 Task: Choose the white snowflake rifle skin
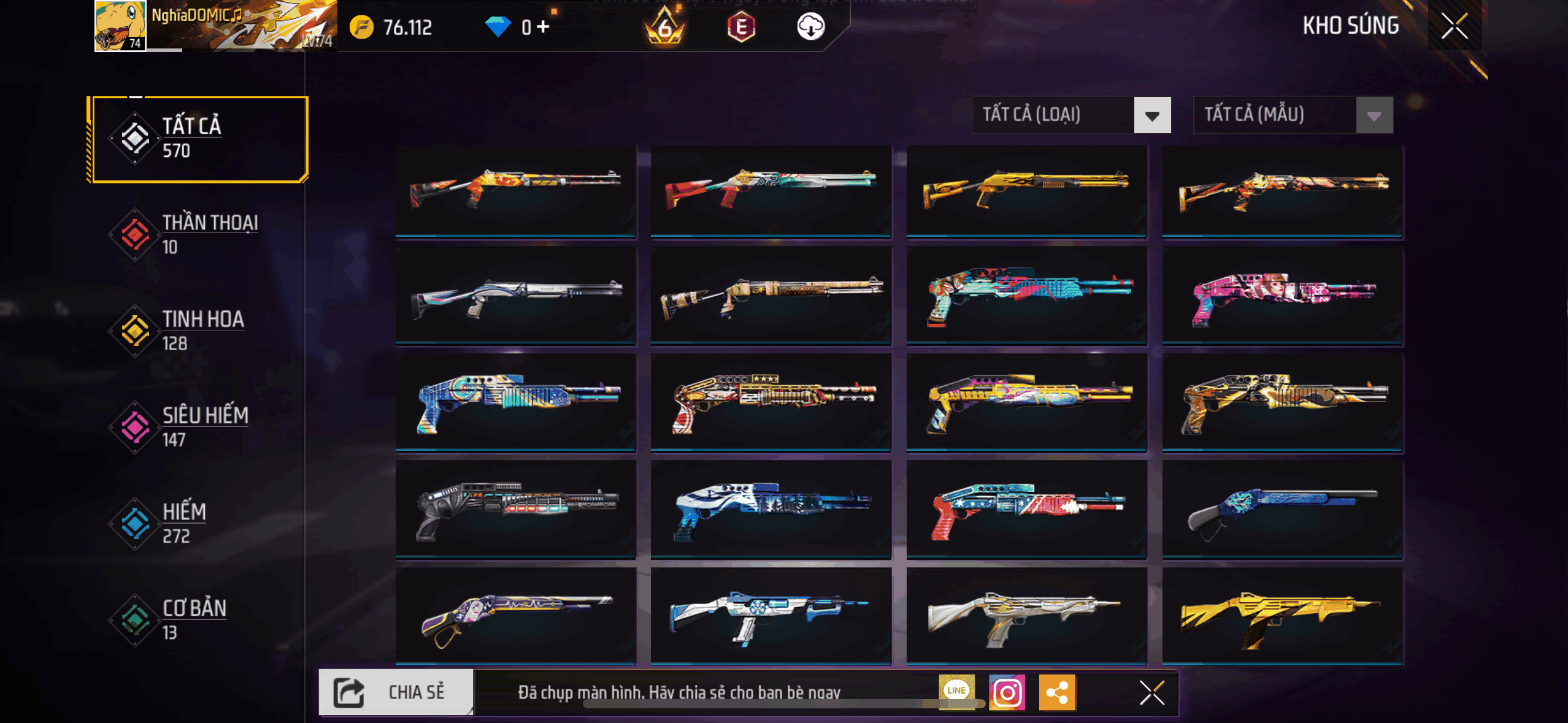[770, 616]
